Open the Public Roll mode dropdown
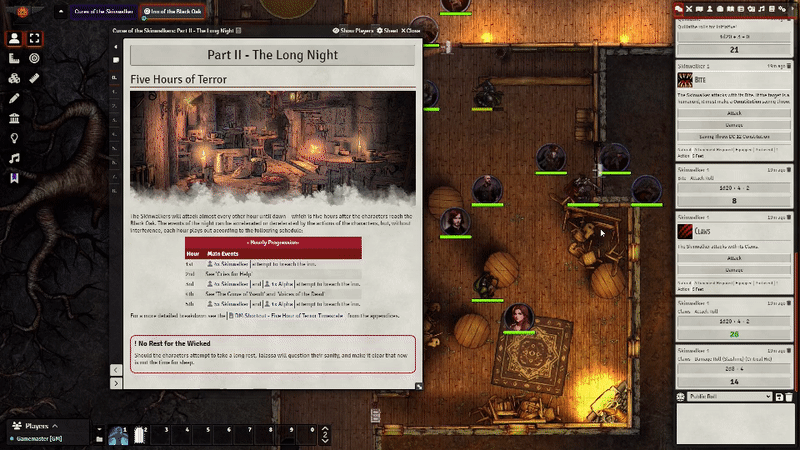 [x=730, y=397]
